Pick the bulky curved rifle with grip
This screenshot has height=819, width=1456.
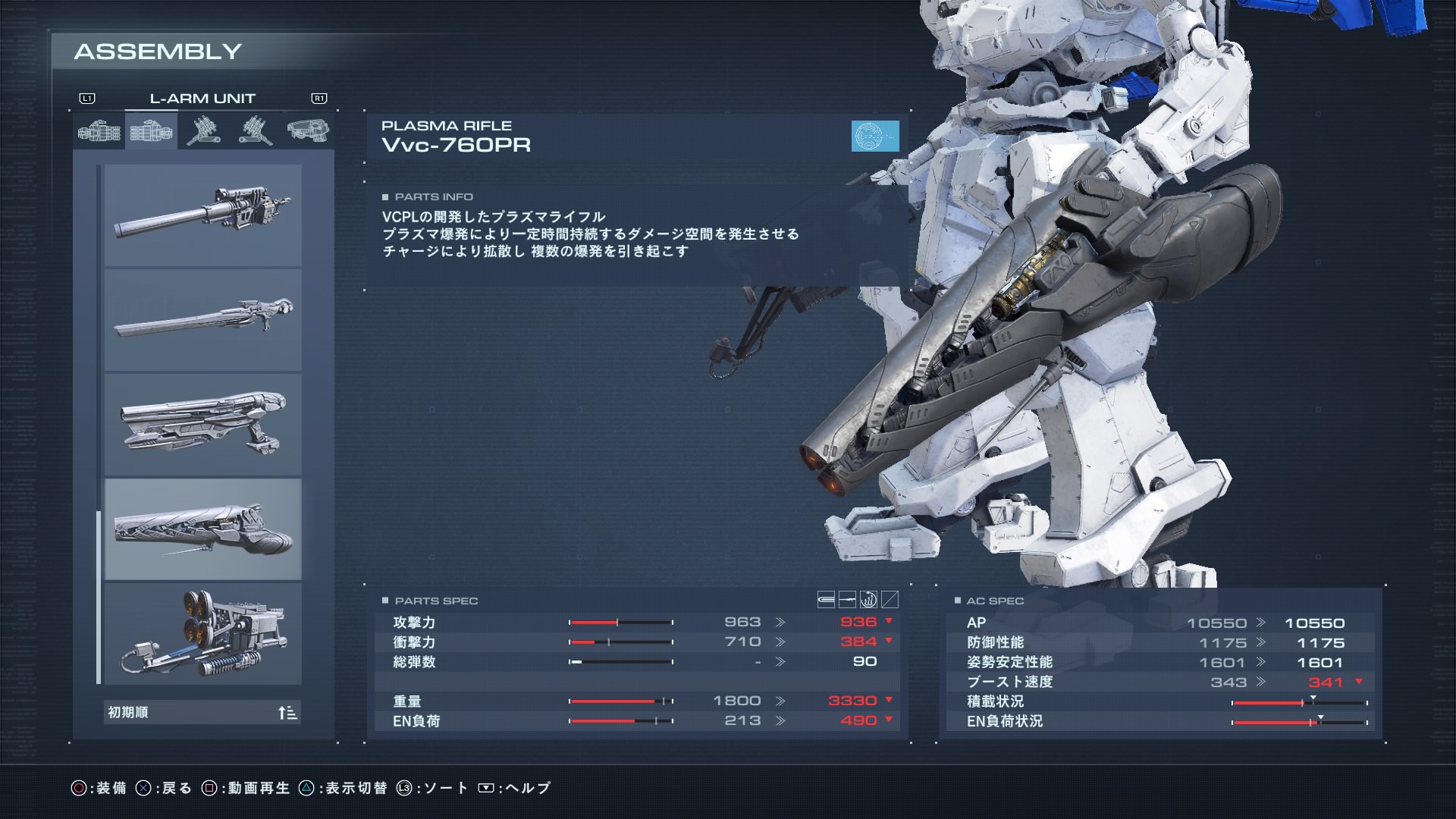(202, 425)
